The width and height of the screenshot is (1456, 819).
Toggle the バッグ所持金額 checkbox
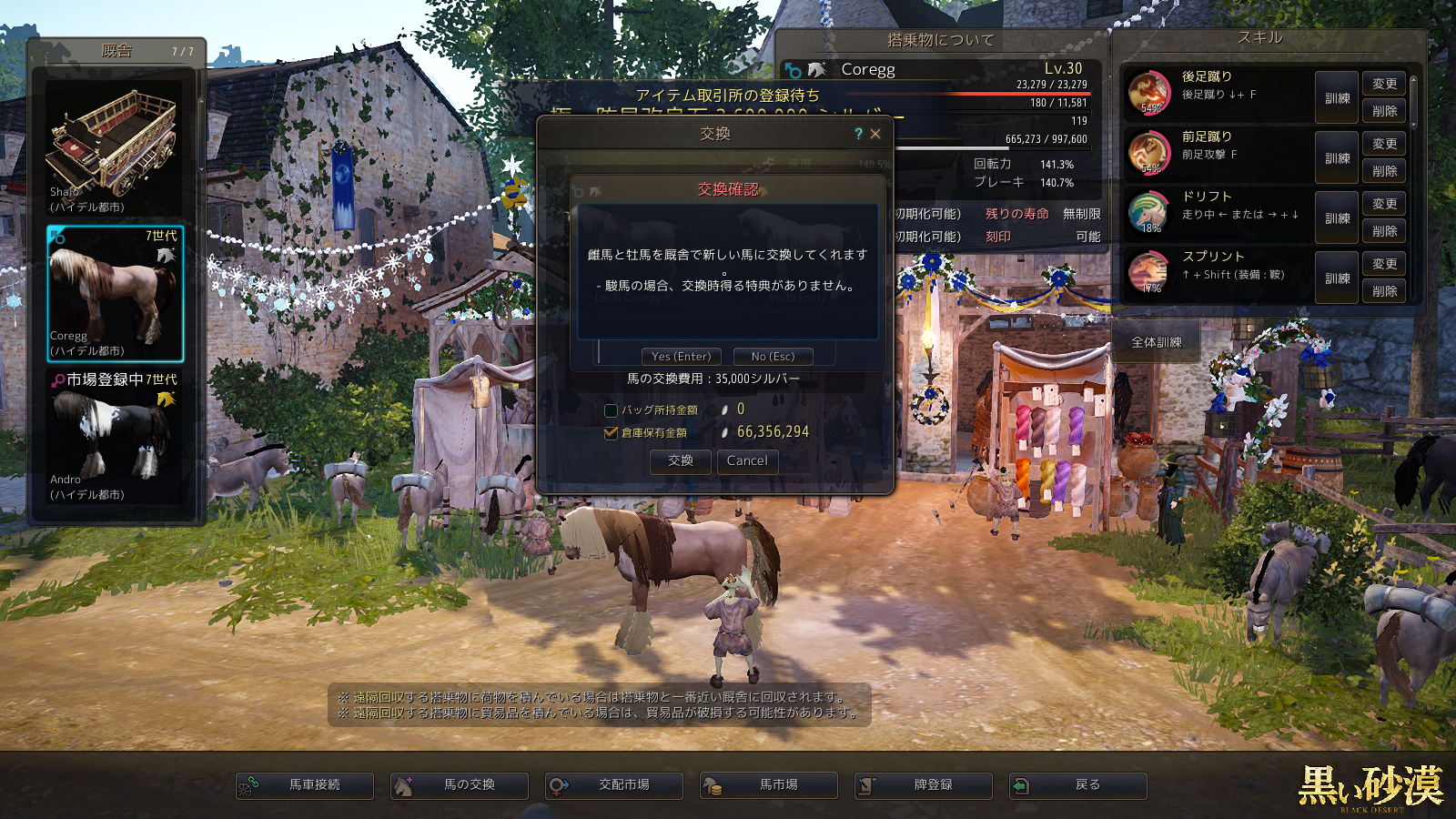point(612,410)
